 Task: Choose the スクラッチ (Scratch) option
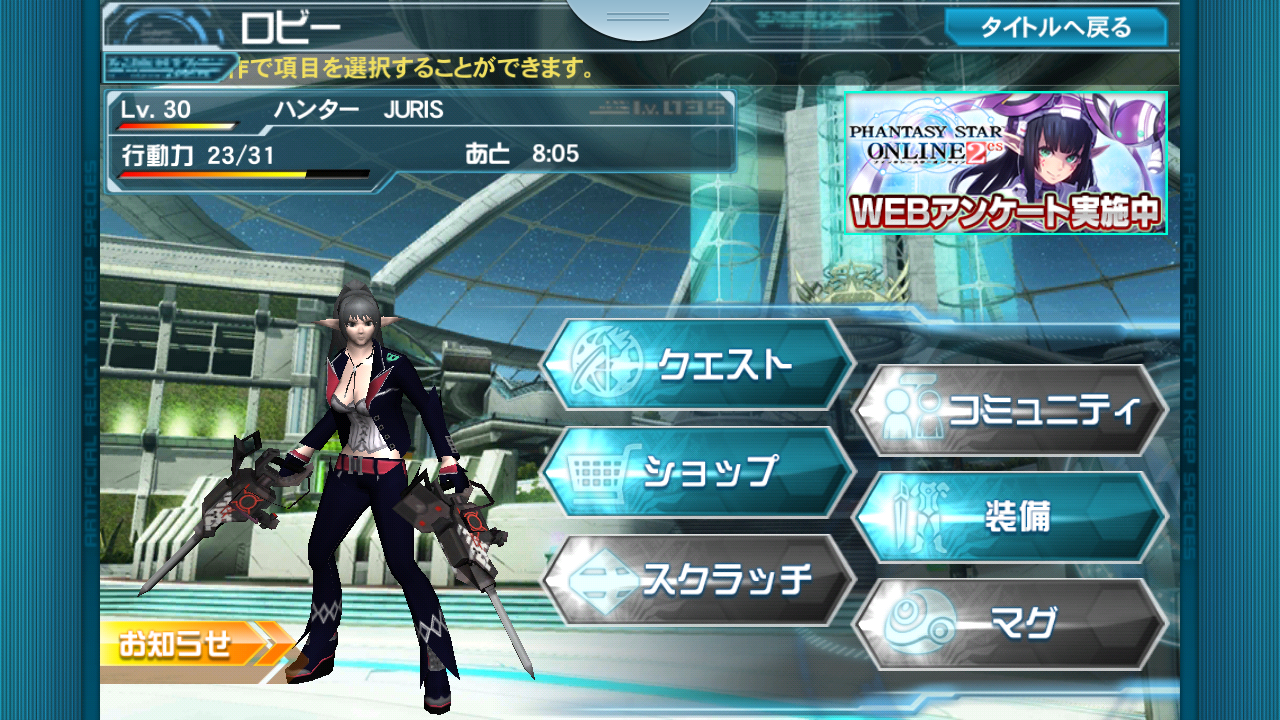697,580
